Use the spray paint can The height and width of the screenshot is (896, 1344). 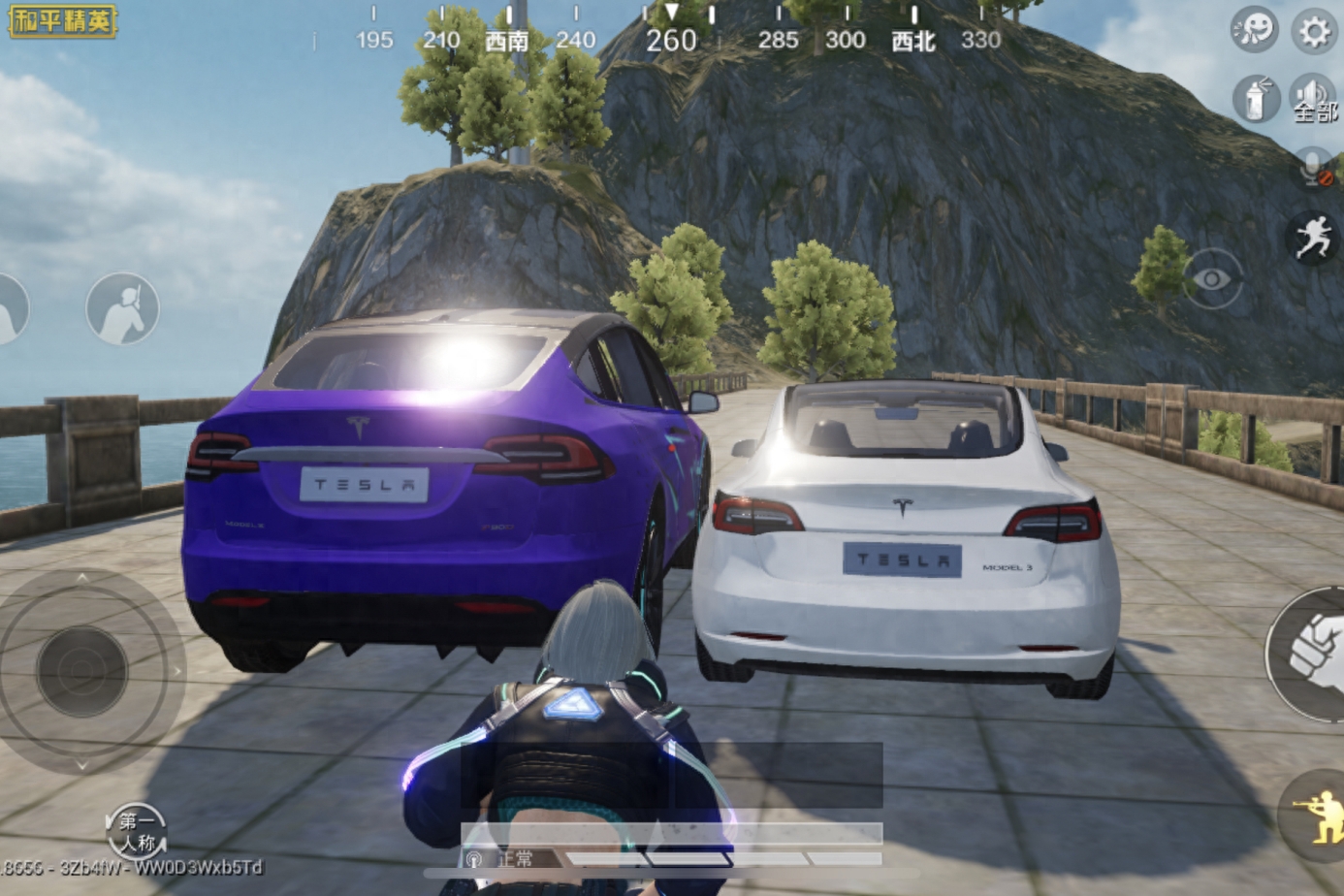1256,98
